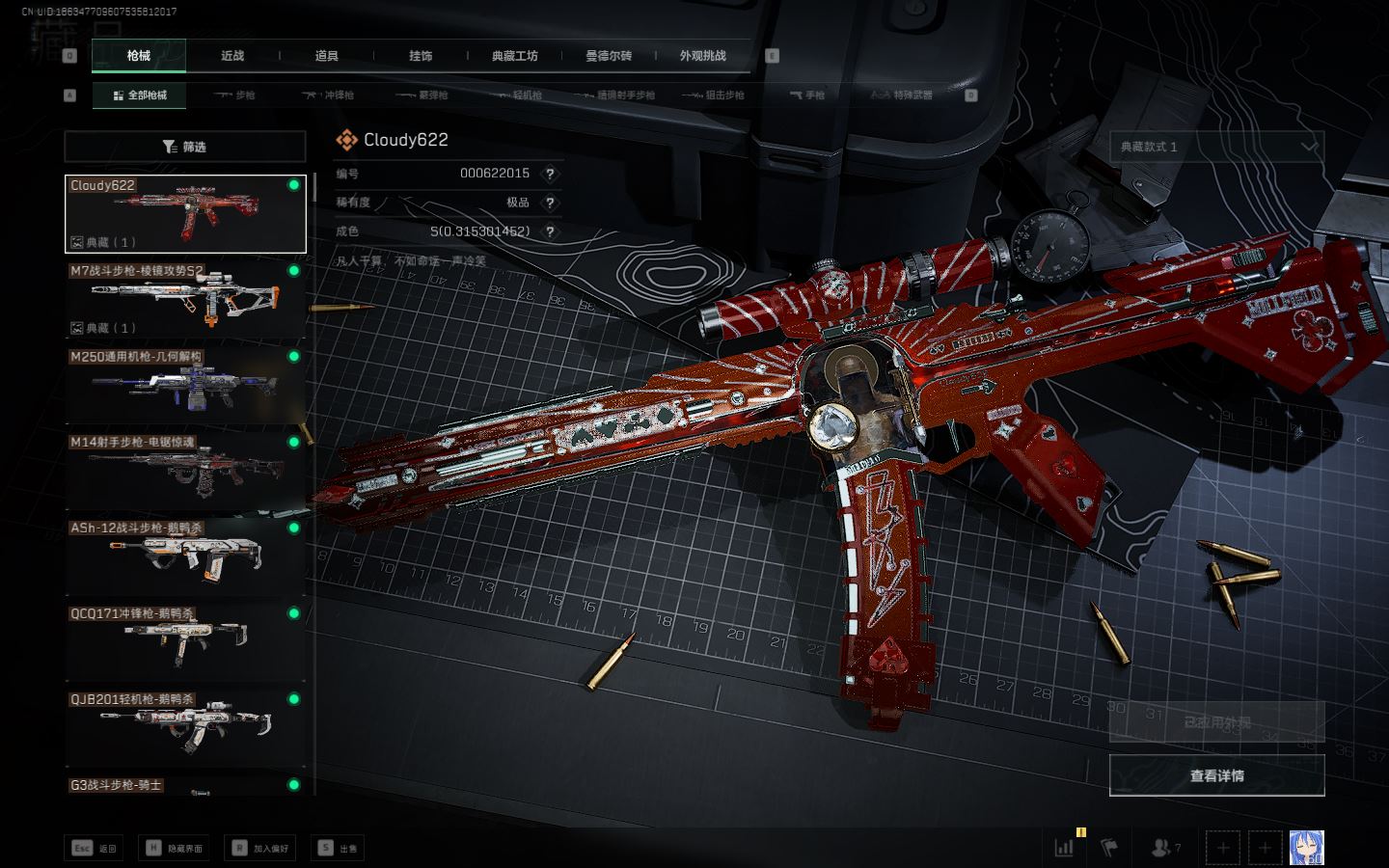Pick the ASh-12战斗步枪 skin
This screenshot has width=1389, height=868.
[x=184, y=556]
